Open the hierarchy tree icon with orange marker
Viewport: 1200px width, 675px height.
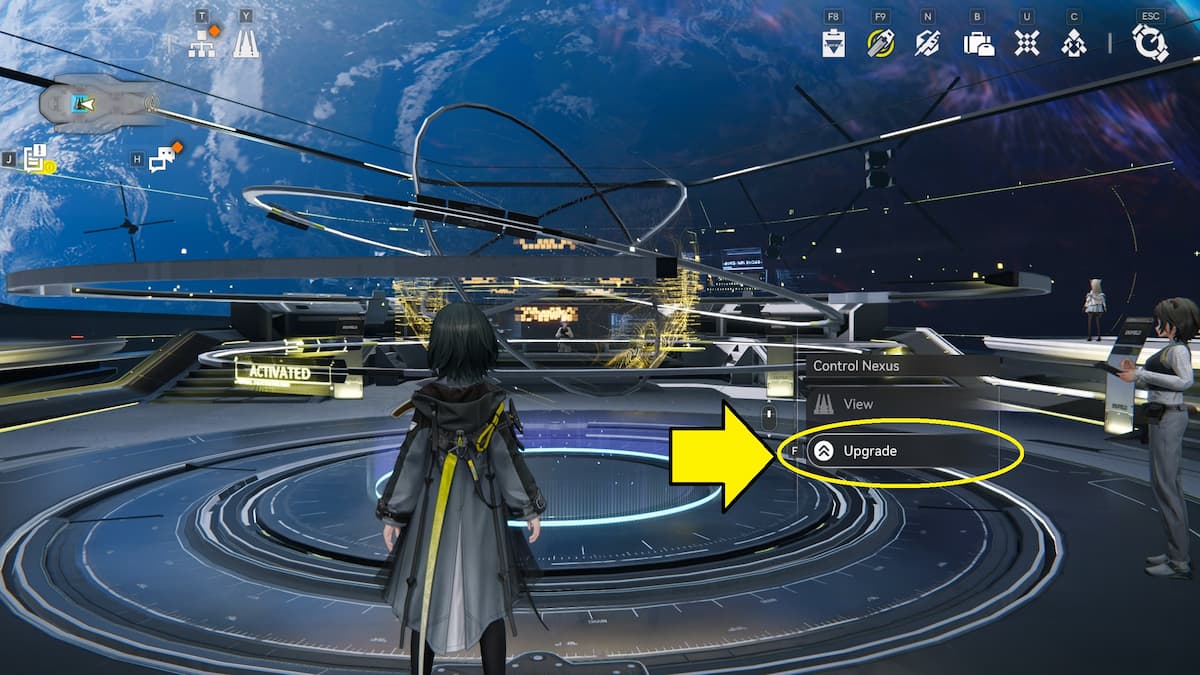point(202,43)
